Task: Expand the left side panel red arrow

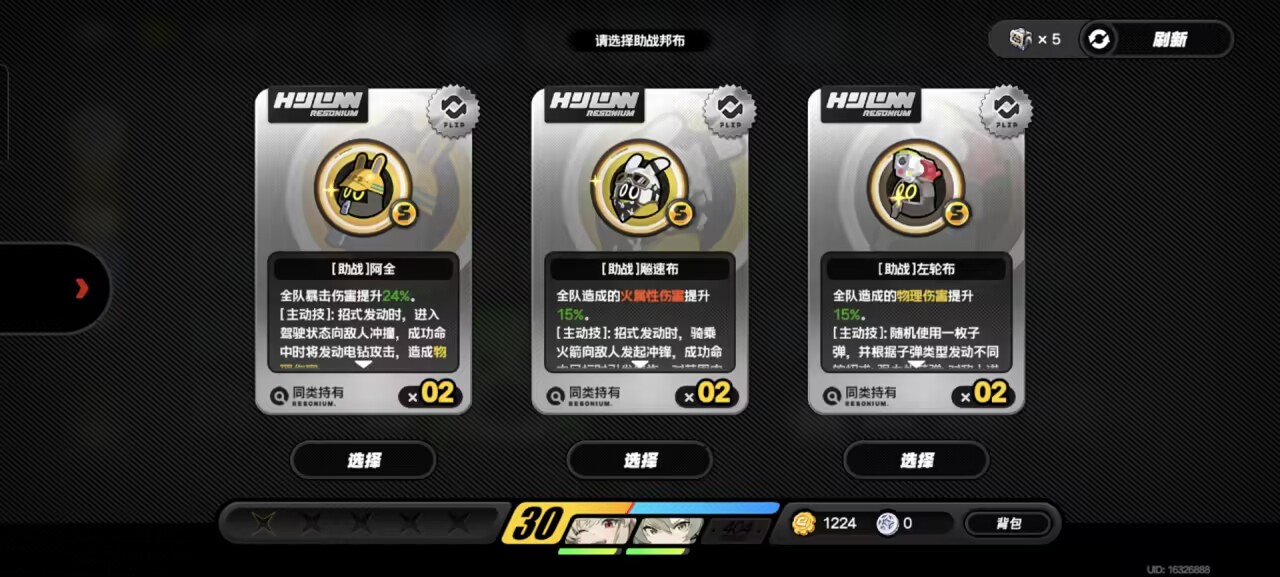Action: point(82,289)
